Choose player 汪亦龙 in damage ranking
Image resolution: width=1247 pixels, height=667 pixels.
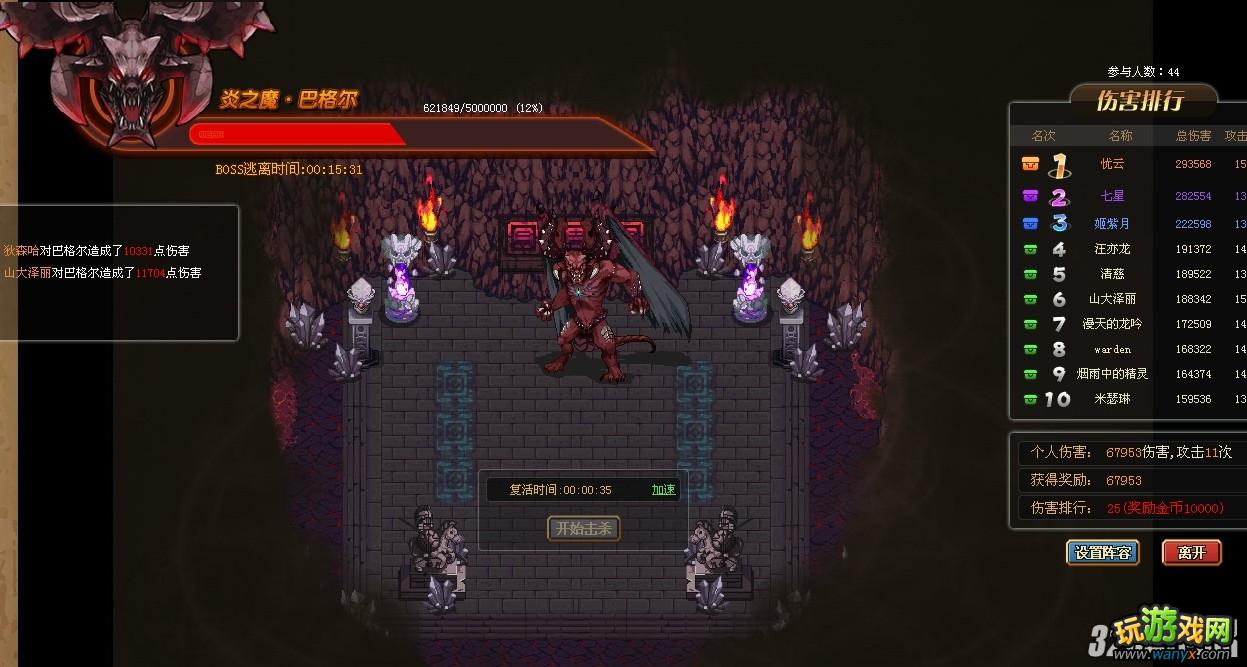pyautogui.click(x=1113, y=249)
